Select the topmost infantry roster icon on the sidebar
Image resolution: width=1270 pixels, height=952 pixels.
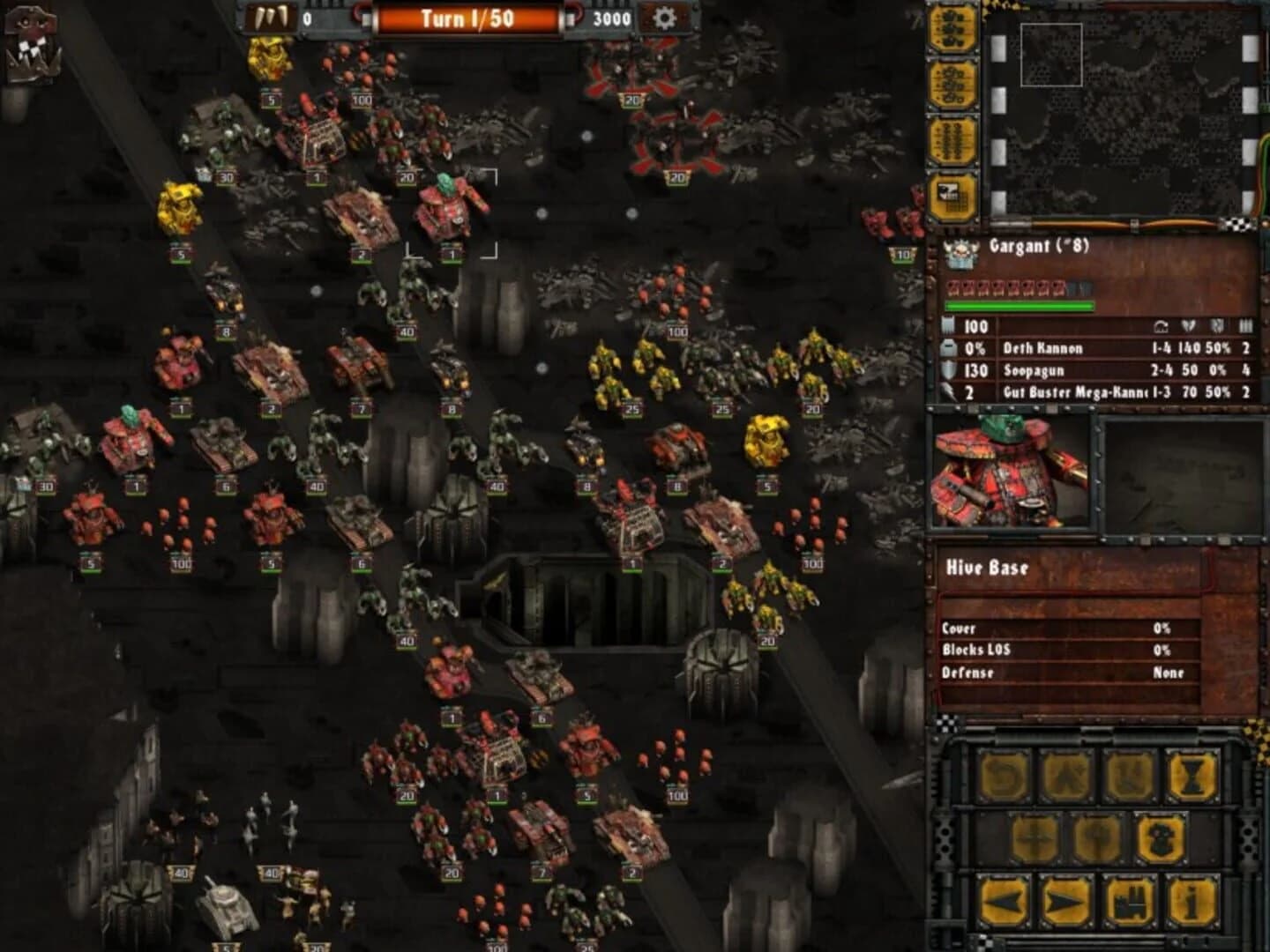tap(957, 26)
